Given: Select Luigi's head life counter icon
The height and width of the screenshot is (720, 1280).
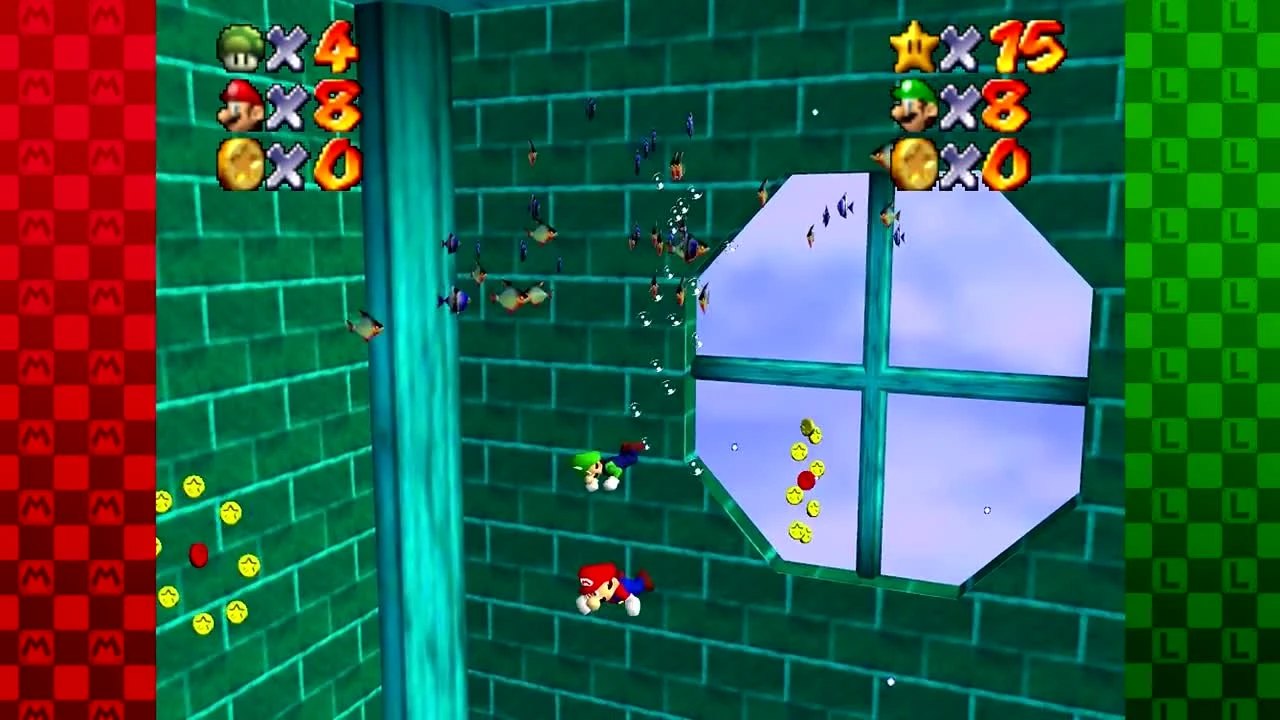Looking at the screenshot, I should pos(912,105).
